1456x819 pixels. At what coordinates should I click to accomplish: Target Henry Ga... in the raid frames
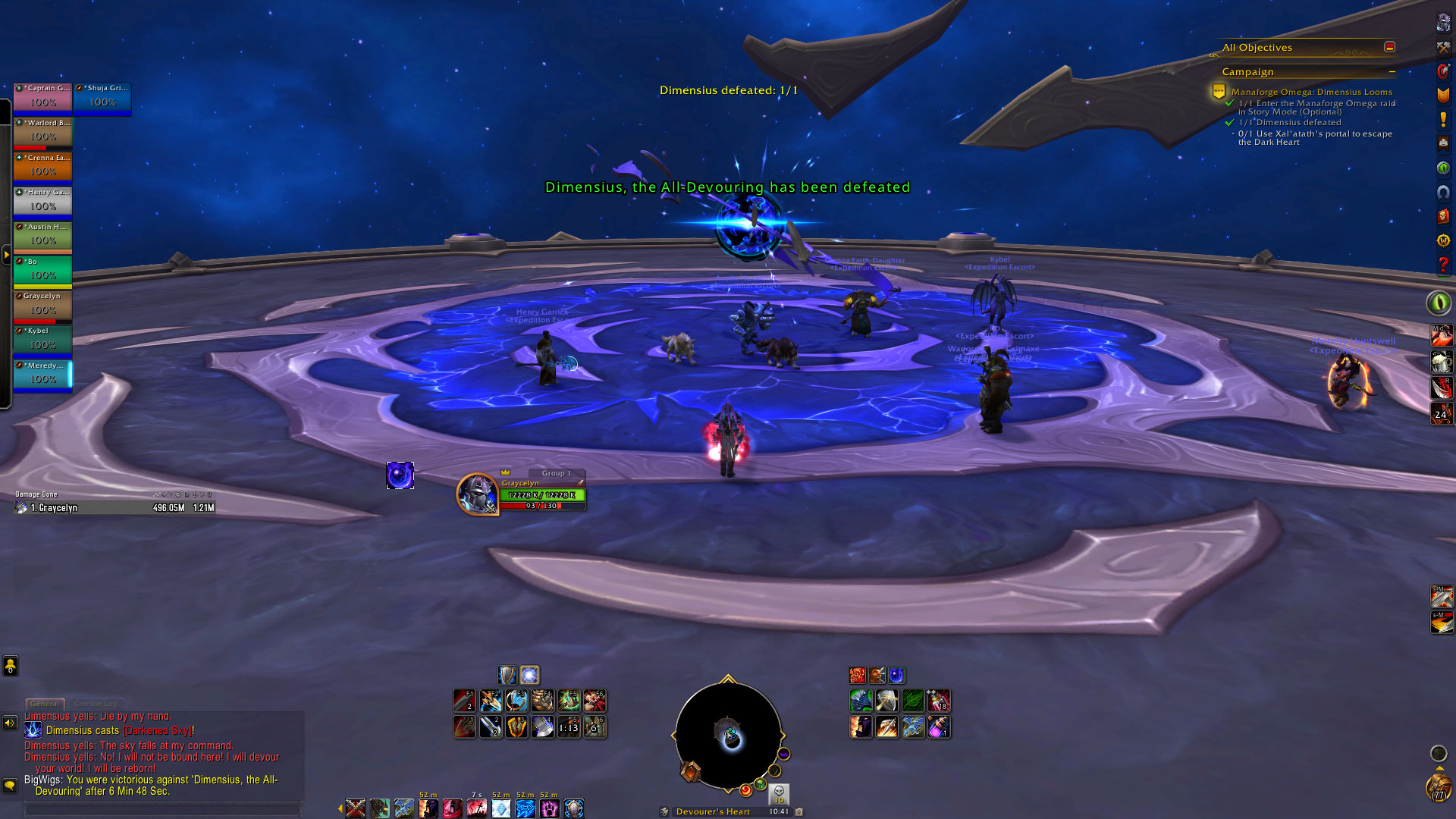[43, 202]
